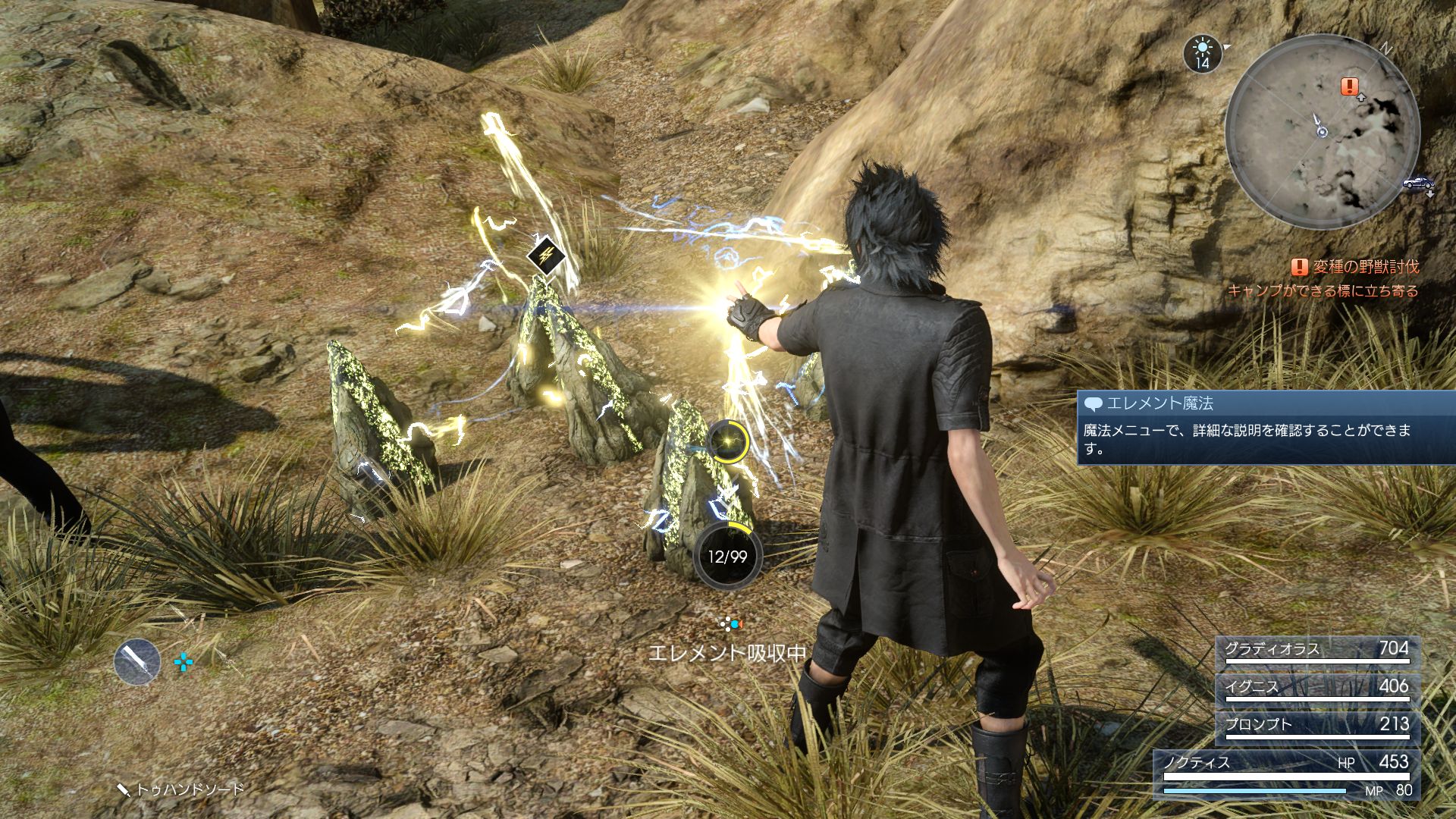1456x819 pixels.
Task: Open the circular minimap
Action: [1323, 132]
